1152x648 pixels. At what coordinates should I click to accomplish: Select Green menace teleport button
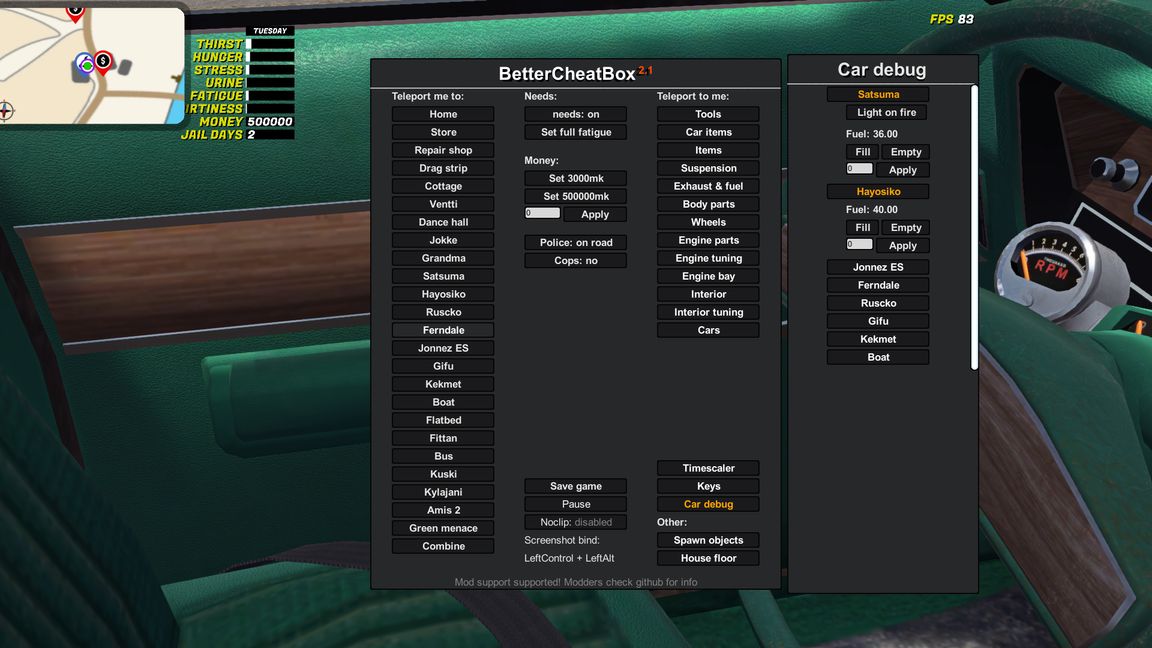click(443, 528)
